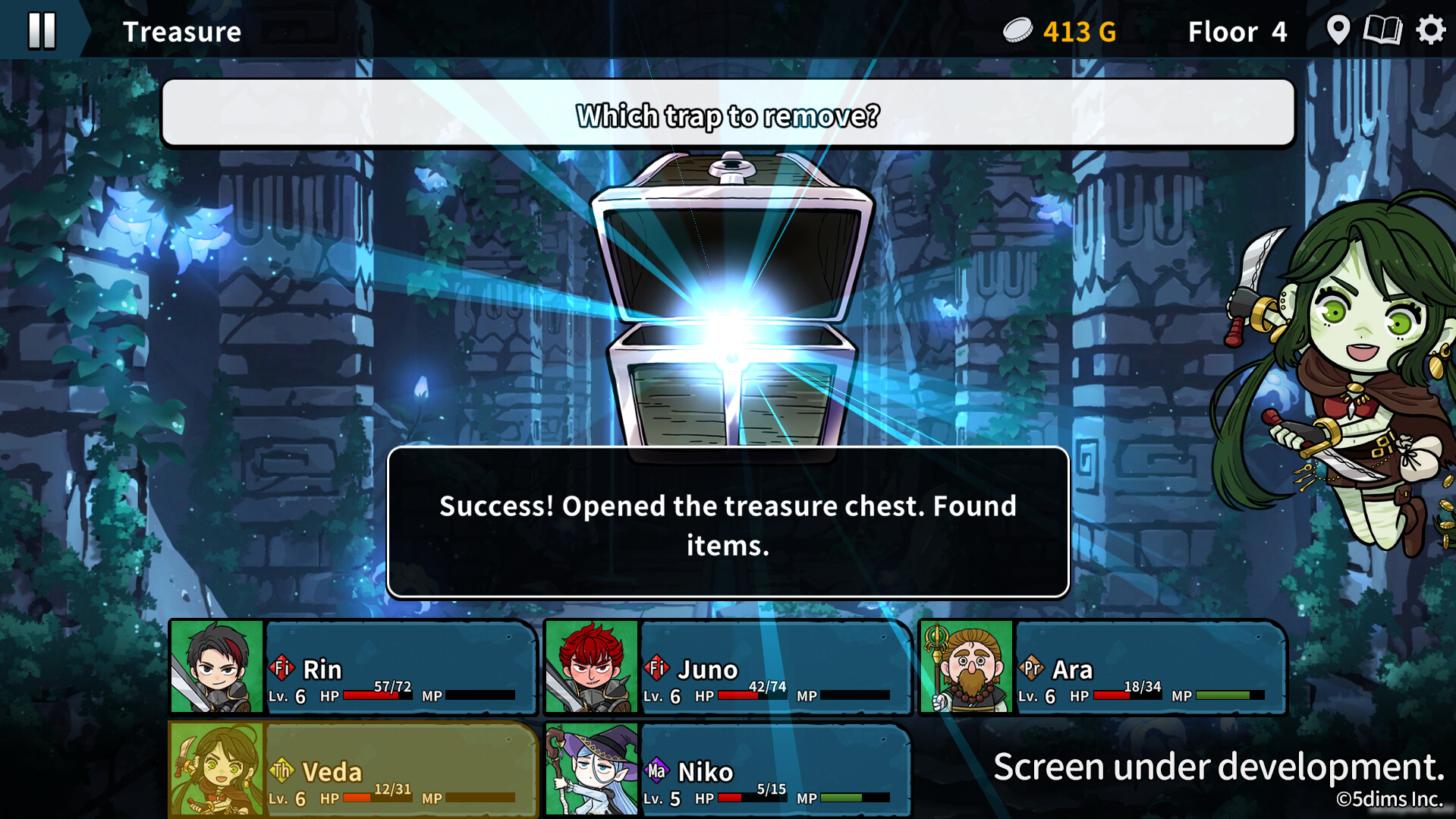Pause the game
The height and width of the screenshot is (819, 1456).
43,30
